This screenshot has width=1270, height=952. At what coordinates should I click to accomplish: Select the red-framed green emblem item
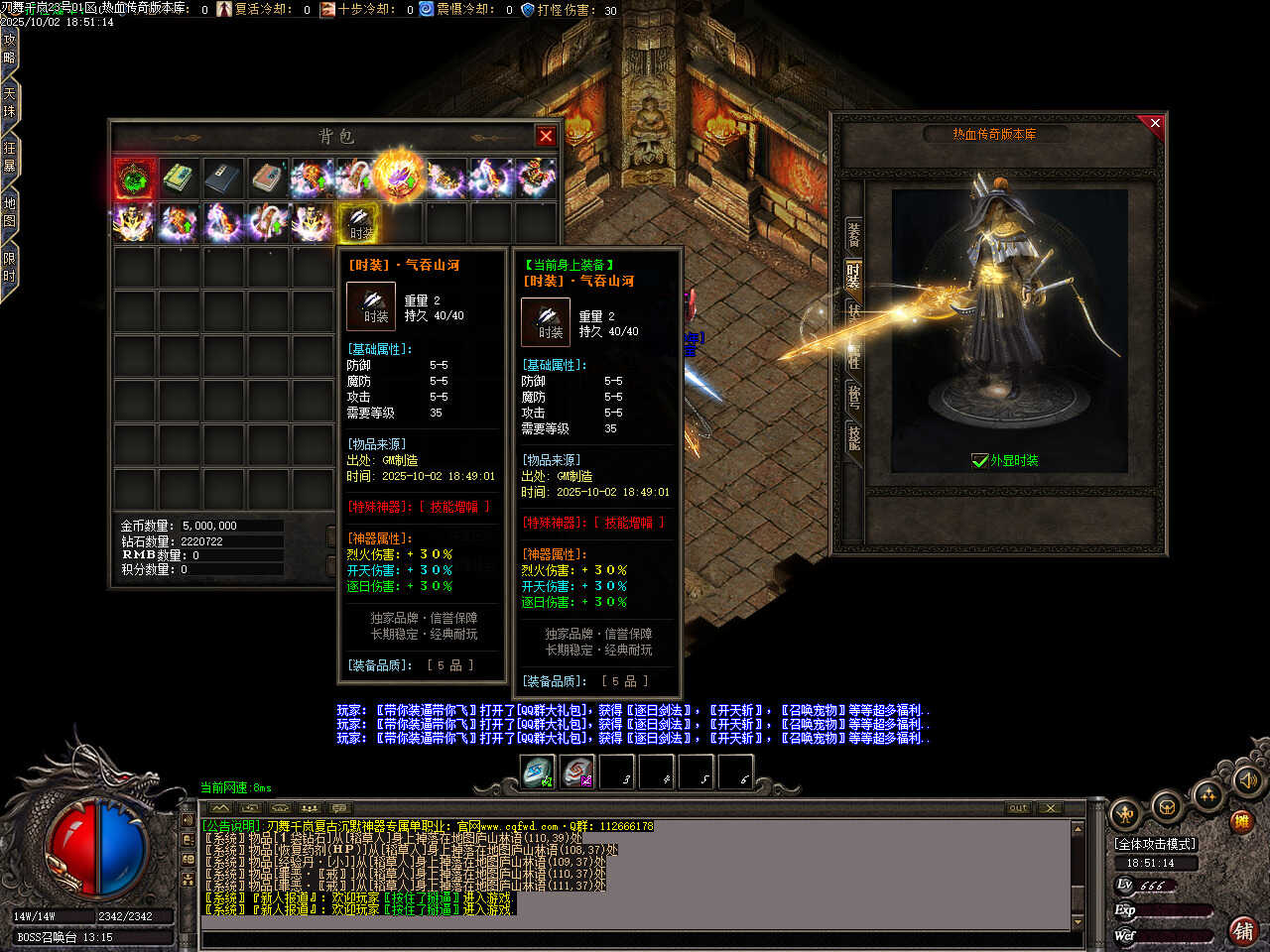(133, 179)
